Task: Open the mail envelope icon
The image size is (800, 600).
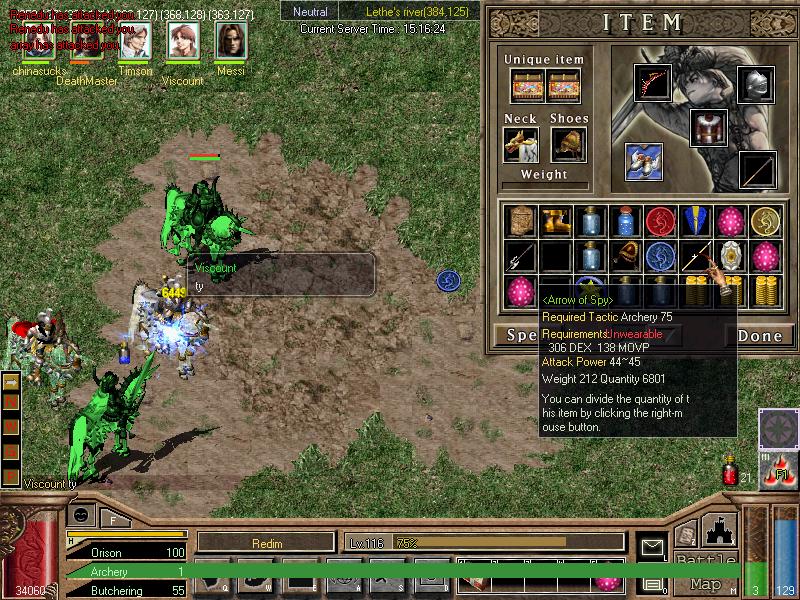Action: [653, 547]
